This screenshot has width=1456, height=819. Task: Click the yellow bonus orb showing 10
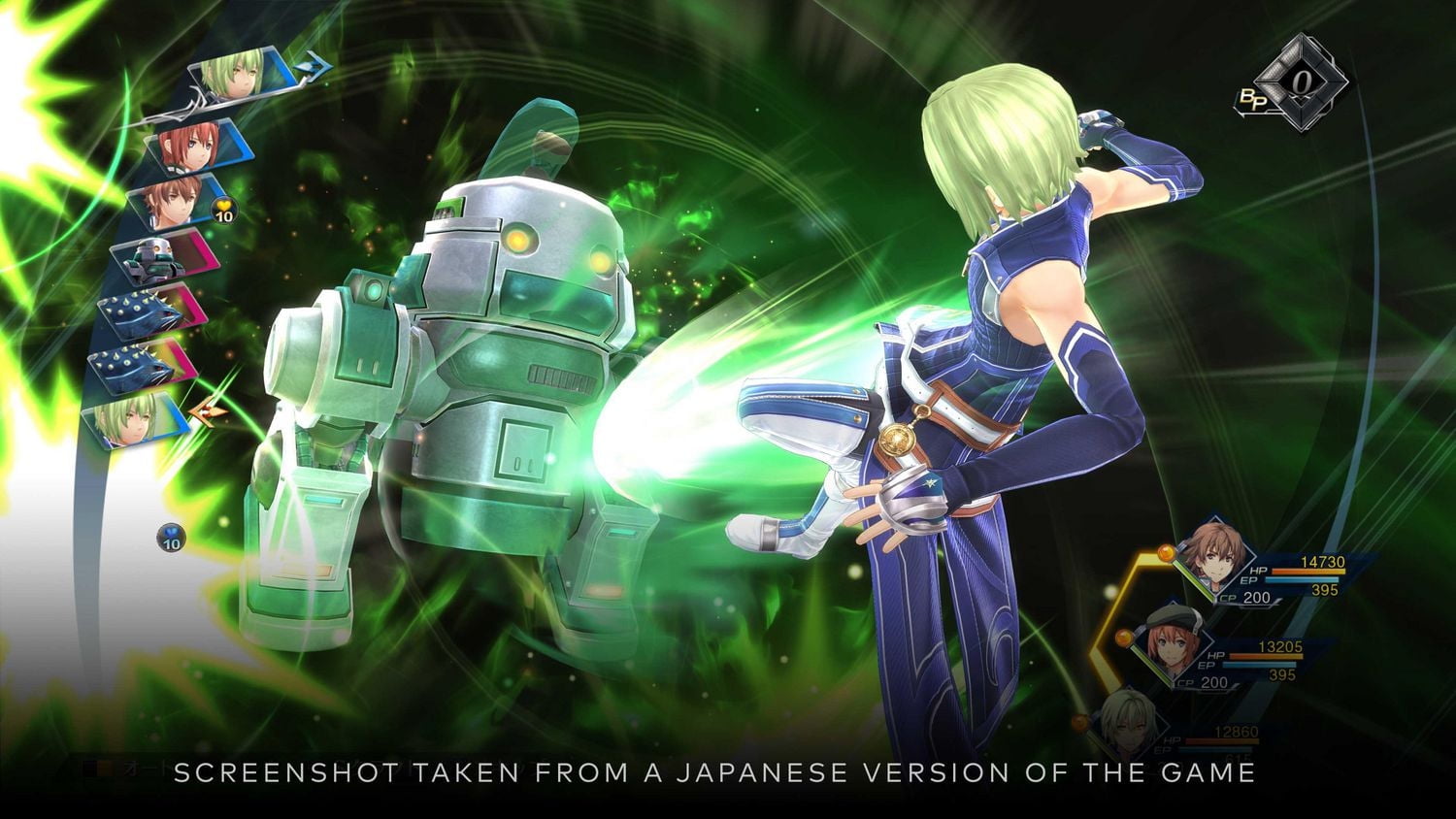[x=224, y=210]
